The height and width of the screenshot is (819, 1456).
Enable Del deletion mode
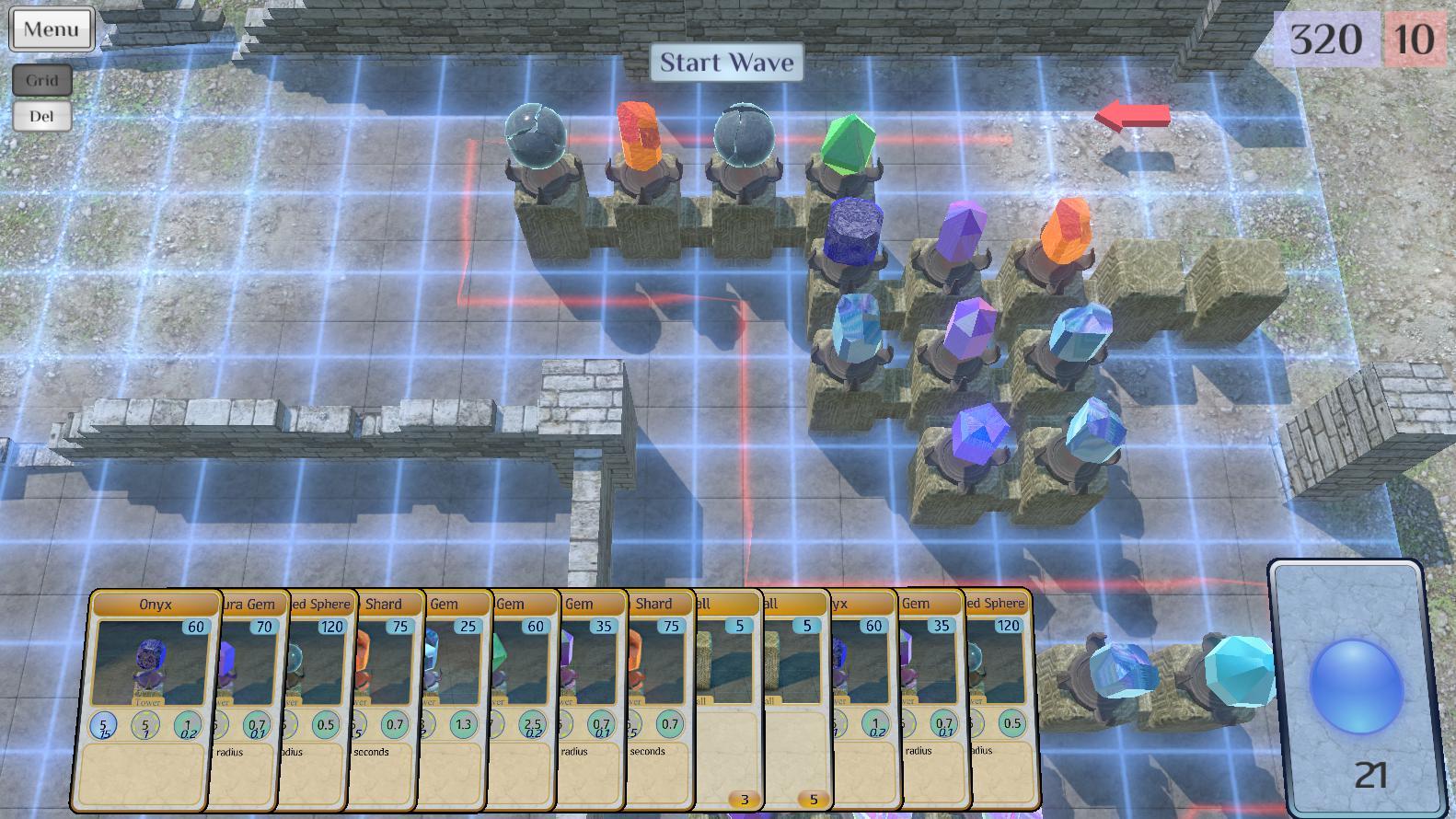point(40,115)
